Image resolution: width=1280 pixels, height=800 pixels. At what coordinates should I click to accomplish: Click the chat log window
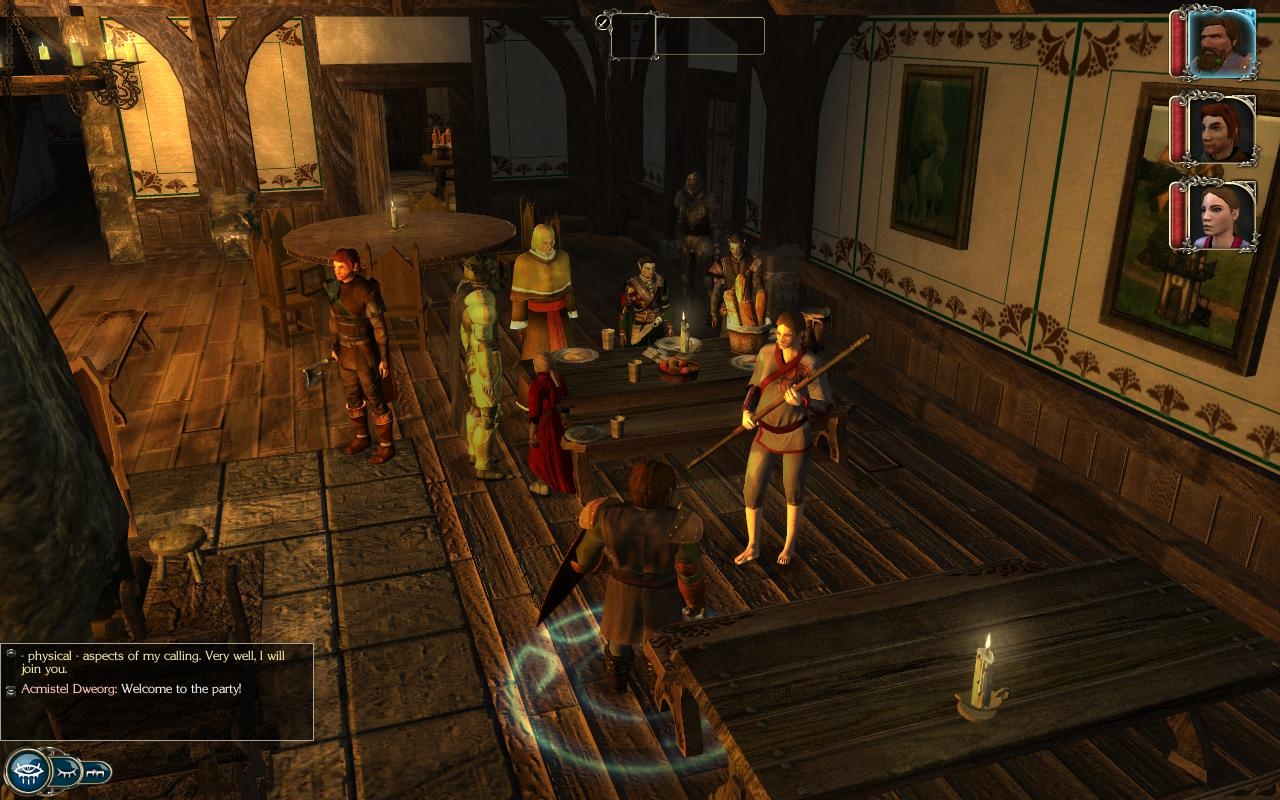pos(157,692)
